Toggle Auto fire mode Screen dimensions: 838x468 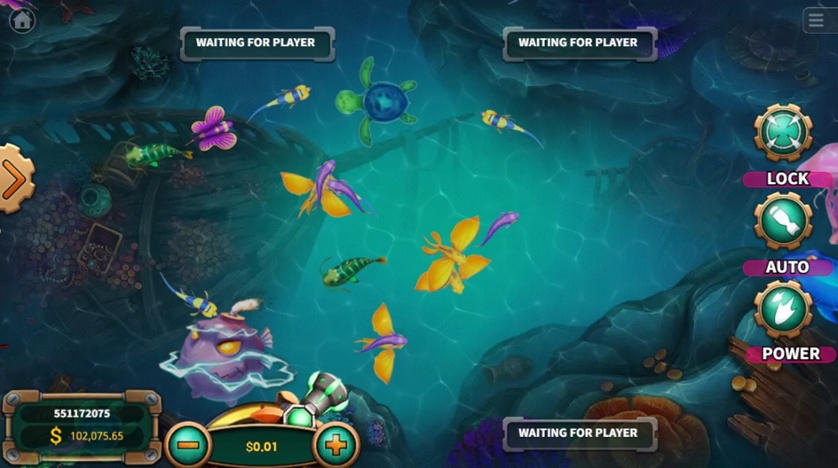(x=783, y=222)
